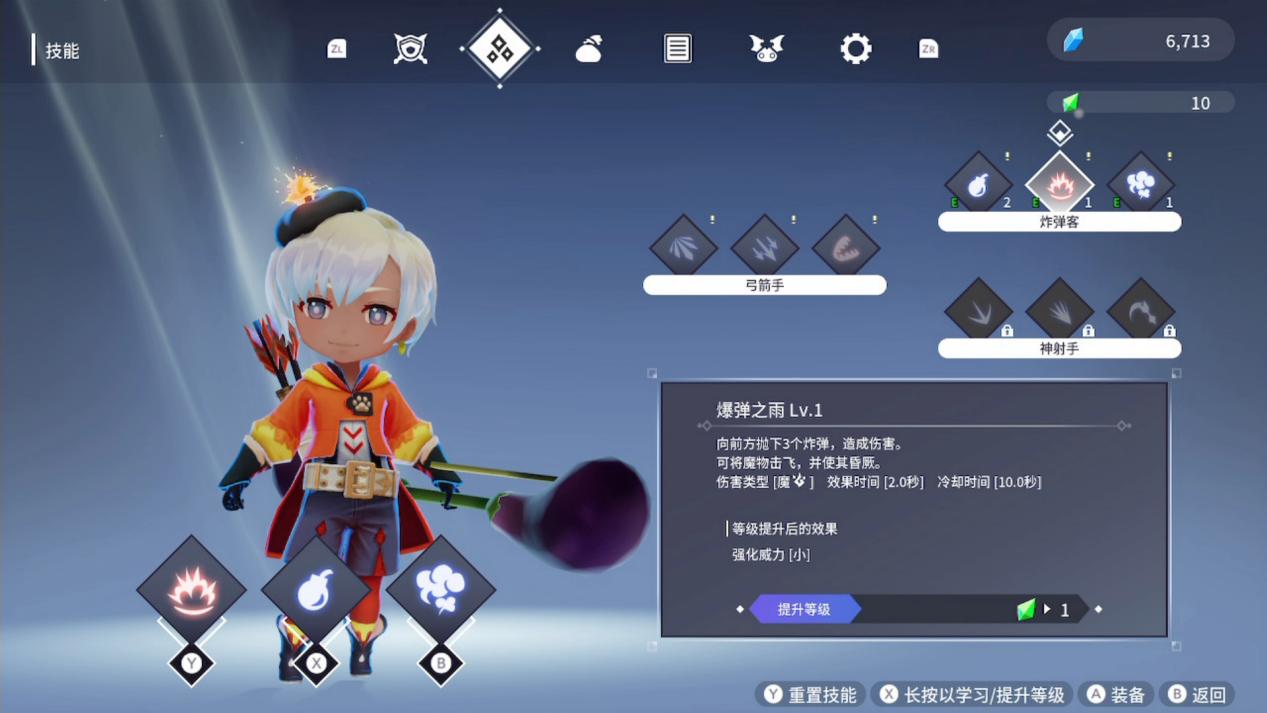
Task: Choose the triple downward arrows archer skill
Action: pyautogui.click(x=764, y=247)
